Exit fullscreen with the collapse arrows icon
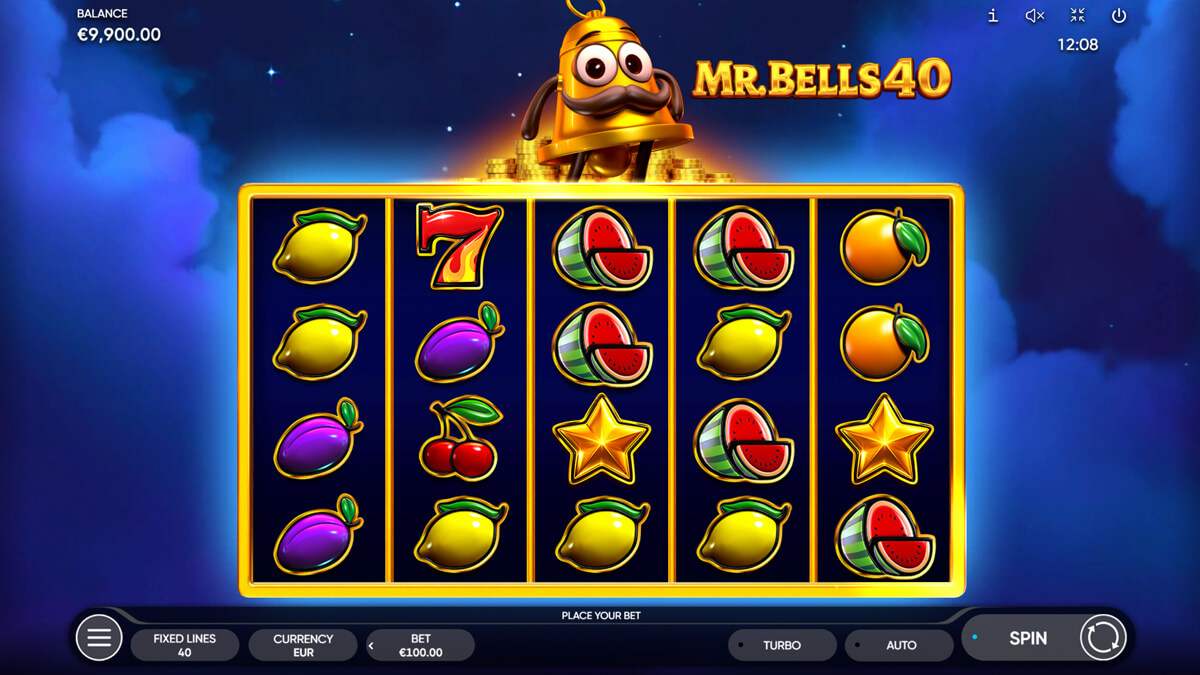The width and height of the screenshot is (1200, 675). click(x=1077, y=15)
